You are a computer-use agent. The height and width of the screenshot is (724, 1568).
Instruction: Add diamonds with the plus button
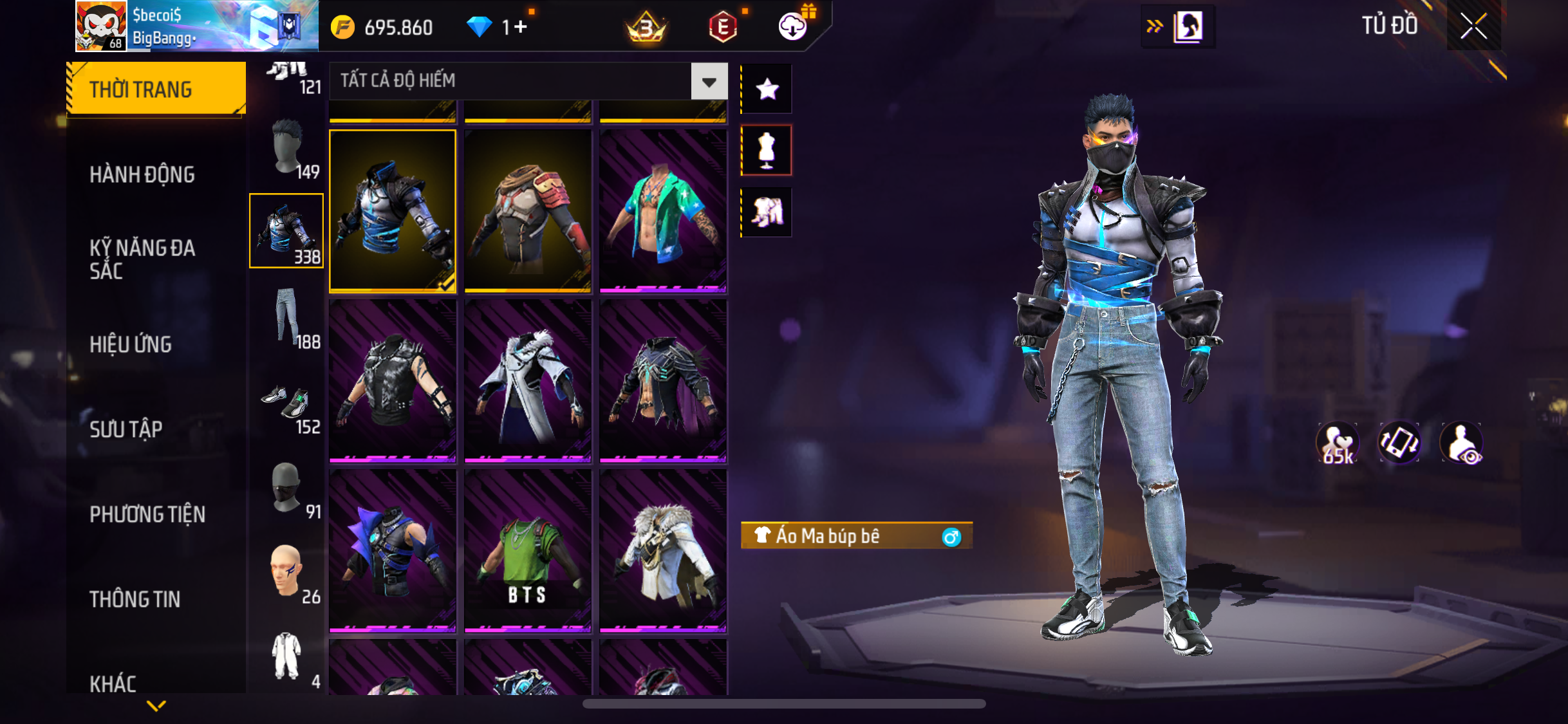[x=521, y=27]
